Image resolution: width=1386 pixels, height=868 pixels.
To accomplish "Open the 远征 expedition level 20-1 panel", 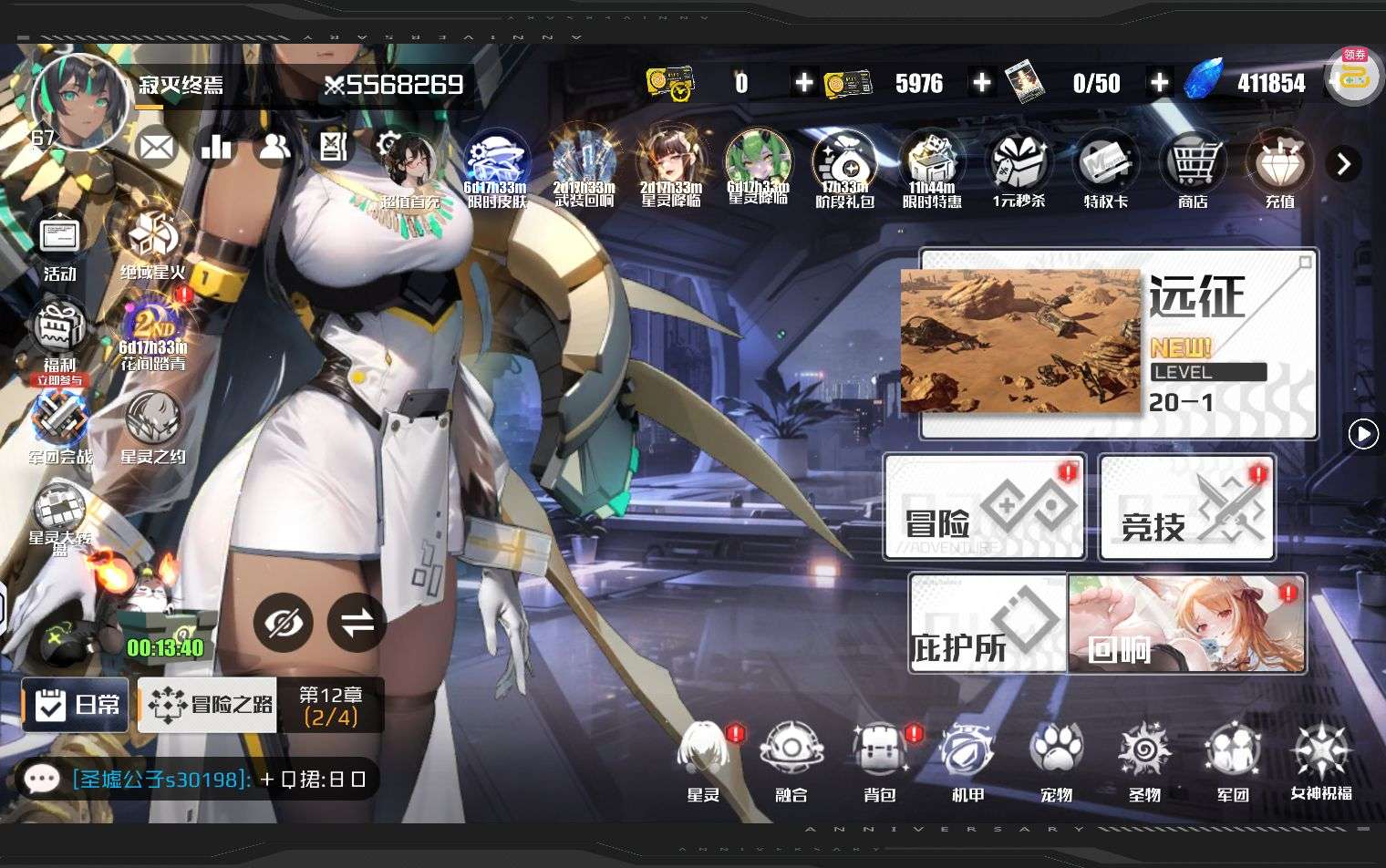I will (1118, 344).
